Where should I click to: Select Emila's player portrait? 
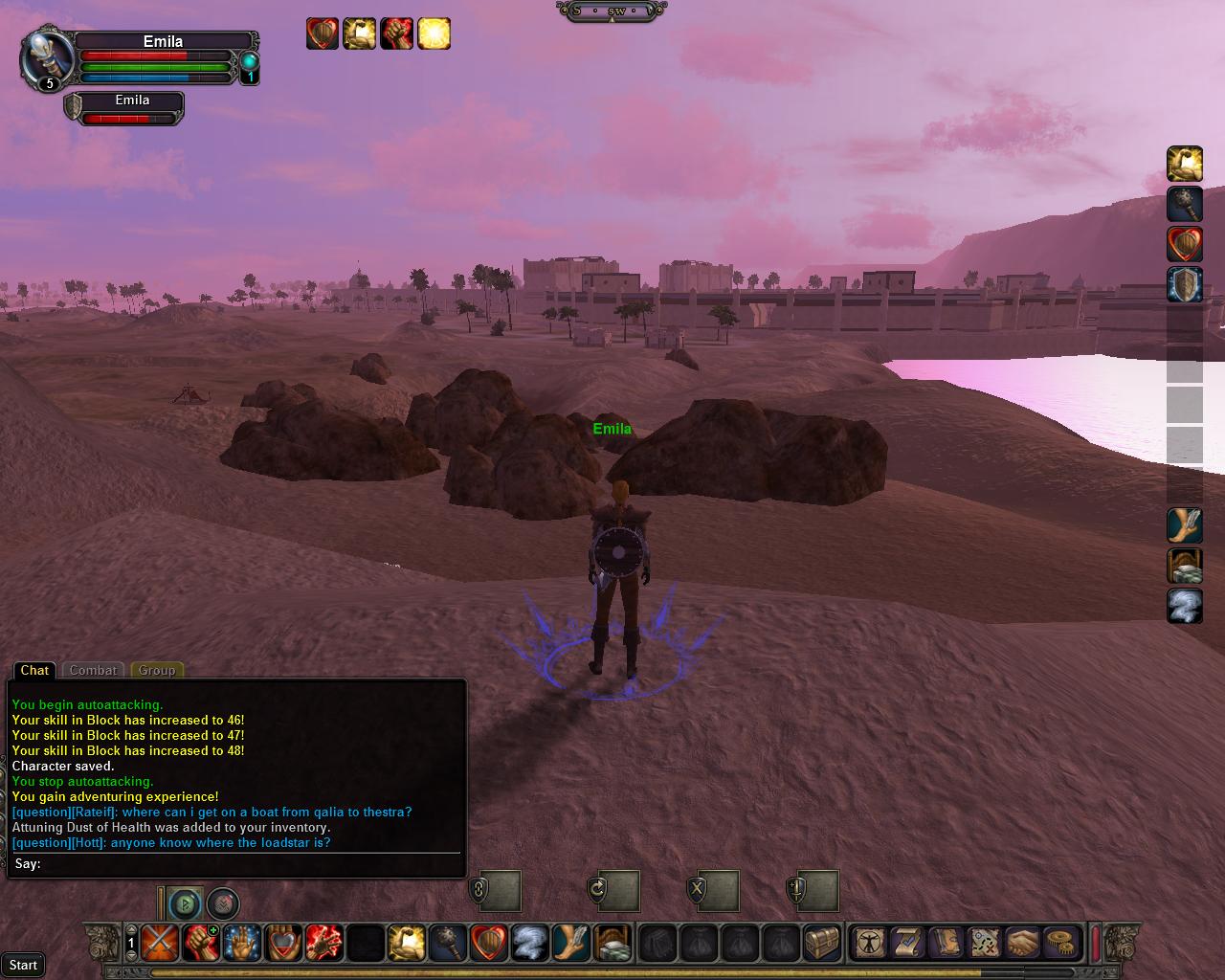(x=46, y=57)
